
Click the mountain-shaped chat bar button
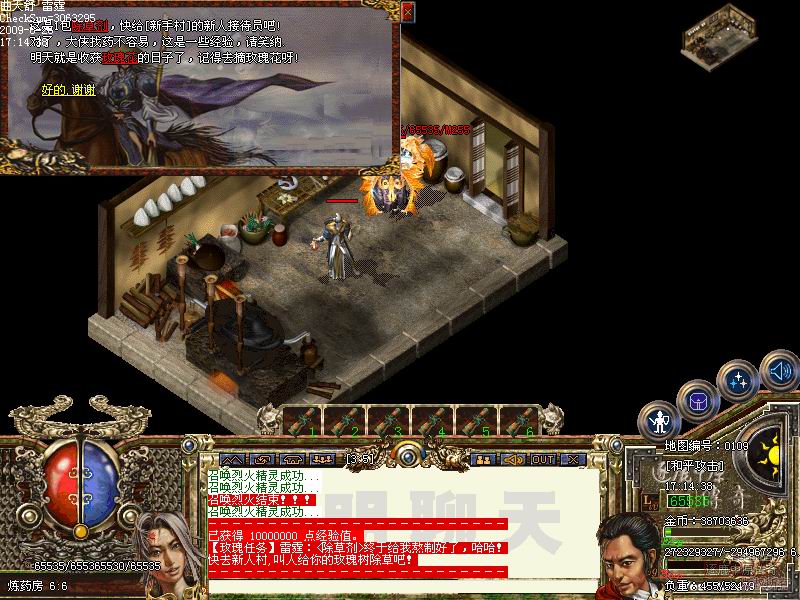coord(226,459)
